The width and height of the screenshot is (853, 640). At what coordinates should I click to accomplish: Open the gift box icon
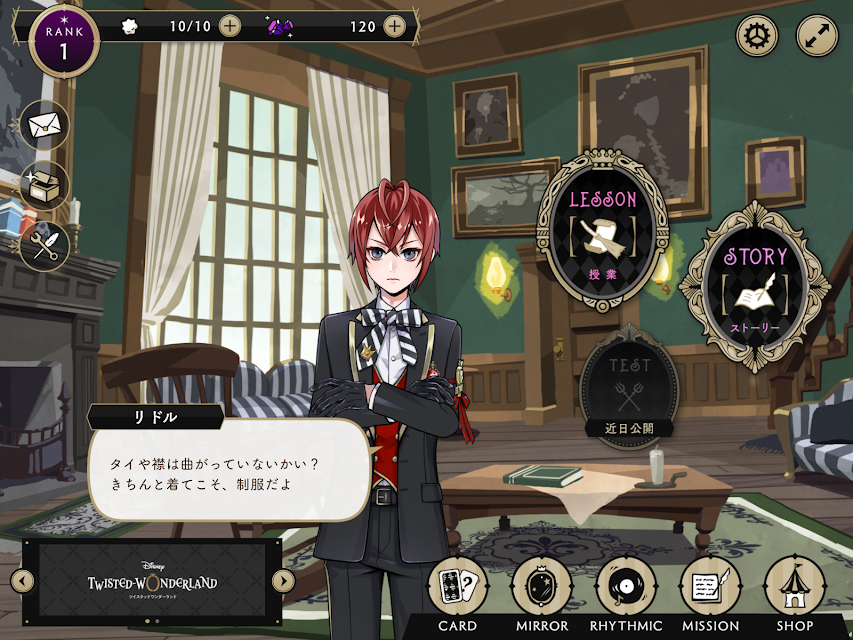click(44, 186)
